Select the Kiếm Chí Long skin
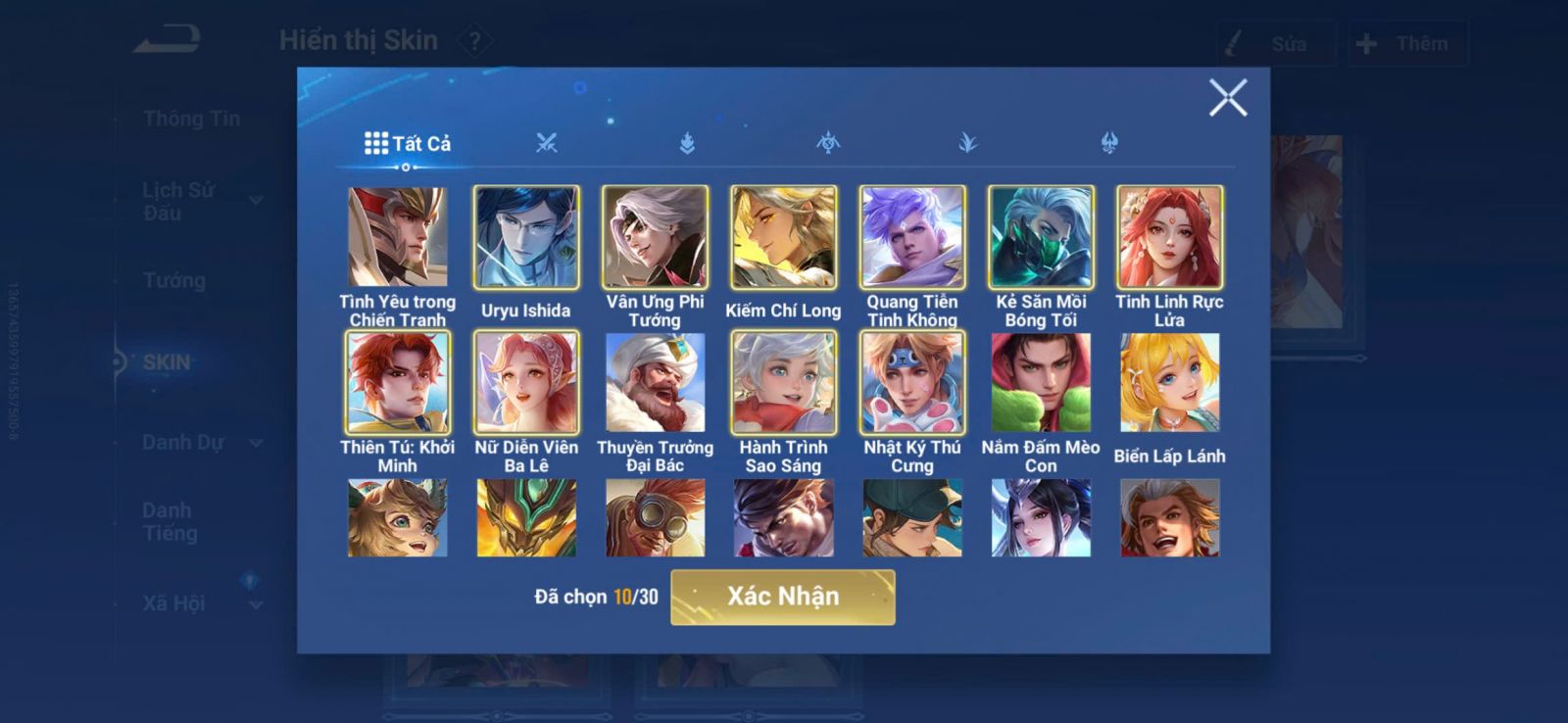1568x723 pixels. (x=783, y=237)
